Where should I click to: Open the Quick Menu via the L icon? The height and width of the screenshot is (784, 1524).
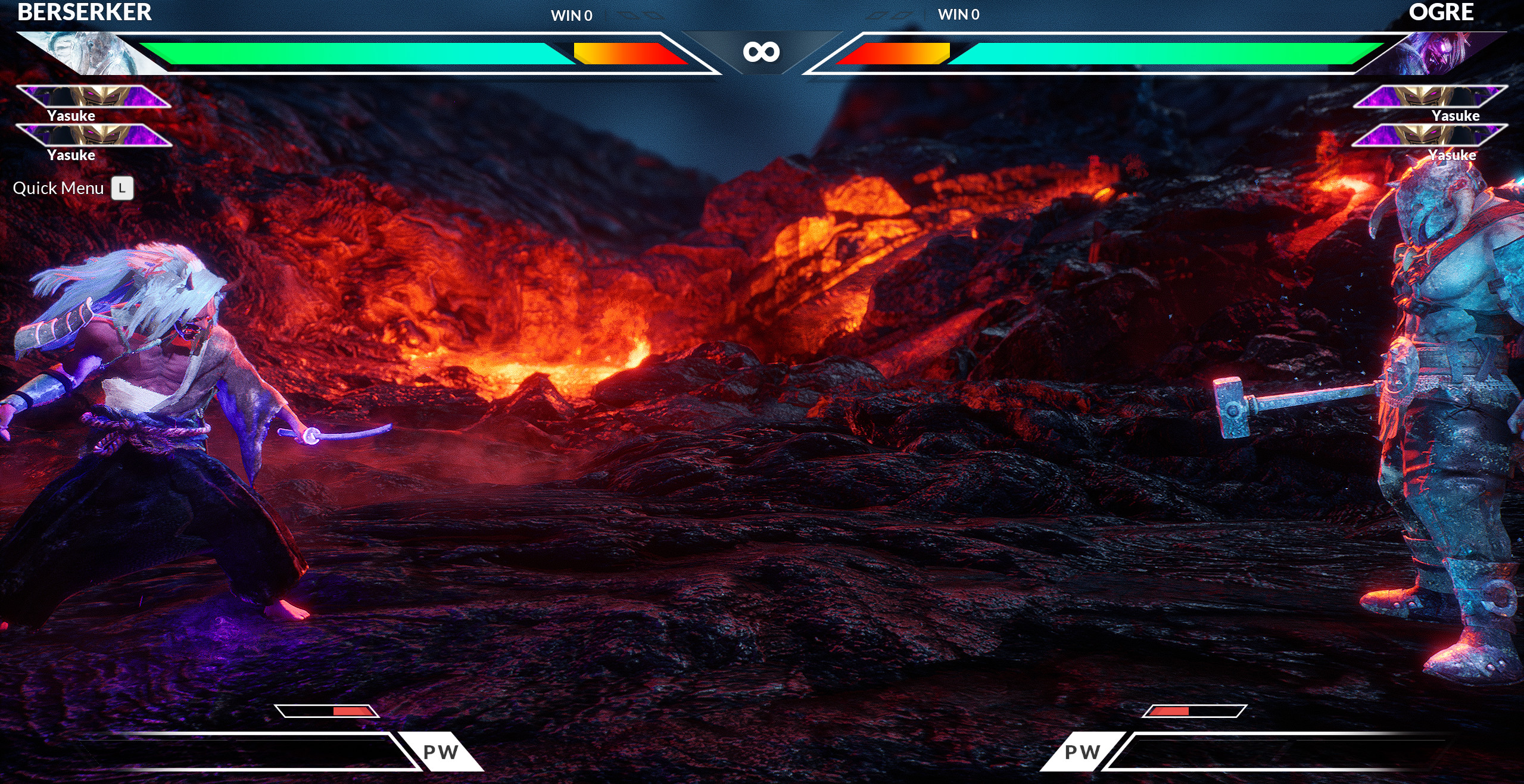pos(122,189)
